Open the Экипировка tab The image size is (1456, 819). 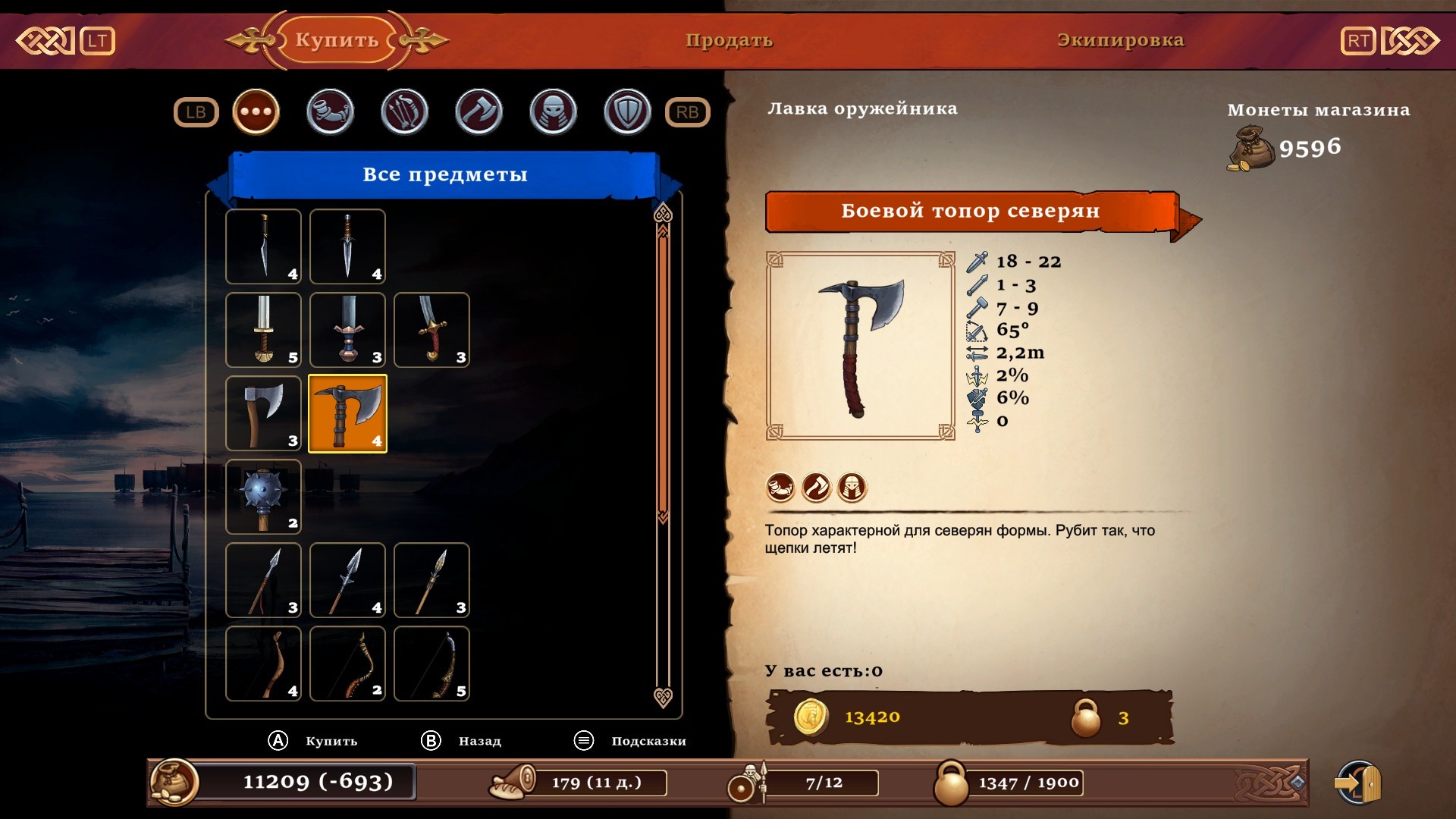1120,40
